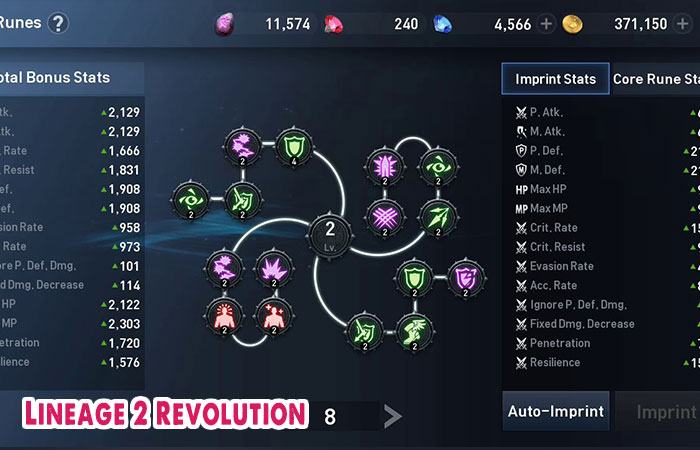Pick the green shield rune at level 4
Viewport: 700px width, 450px height.
293,147
